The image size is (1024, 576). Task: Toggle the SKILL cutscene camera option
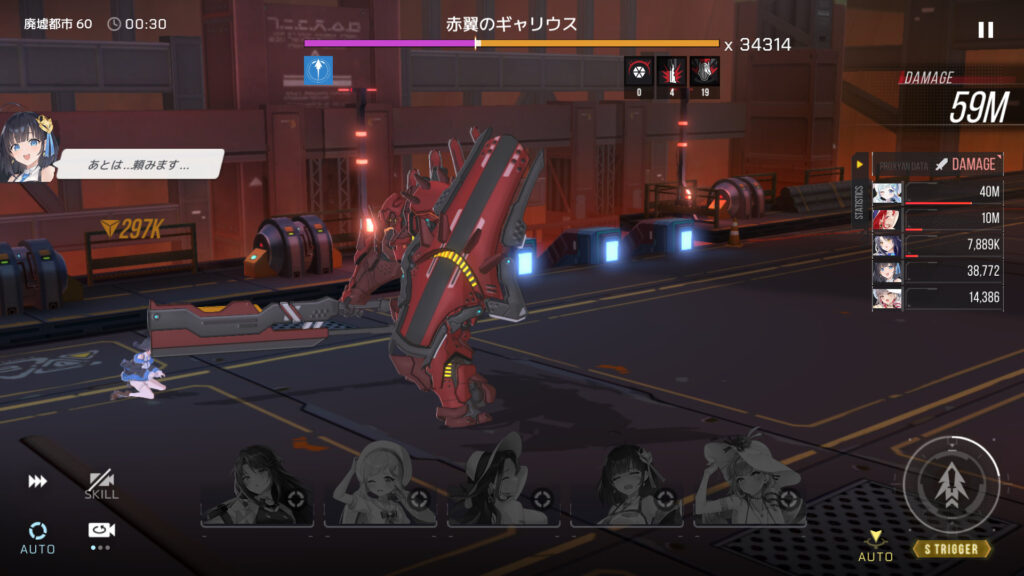coord(101,485)
